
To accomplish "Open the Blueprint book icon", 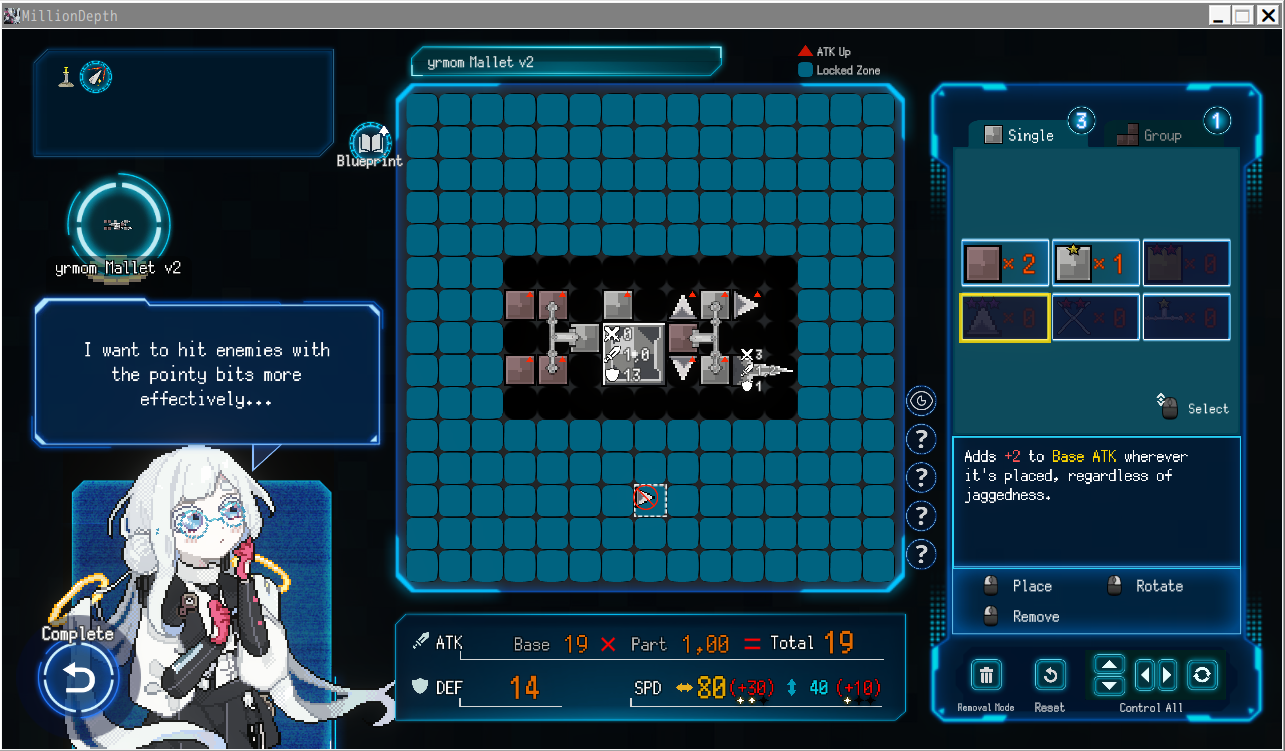I will click(x=369, y=140).
